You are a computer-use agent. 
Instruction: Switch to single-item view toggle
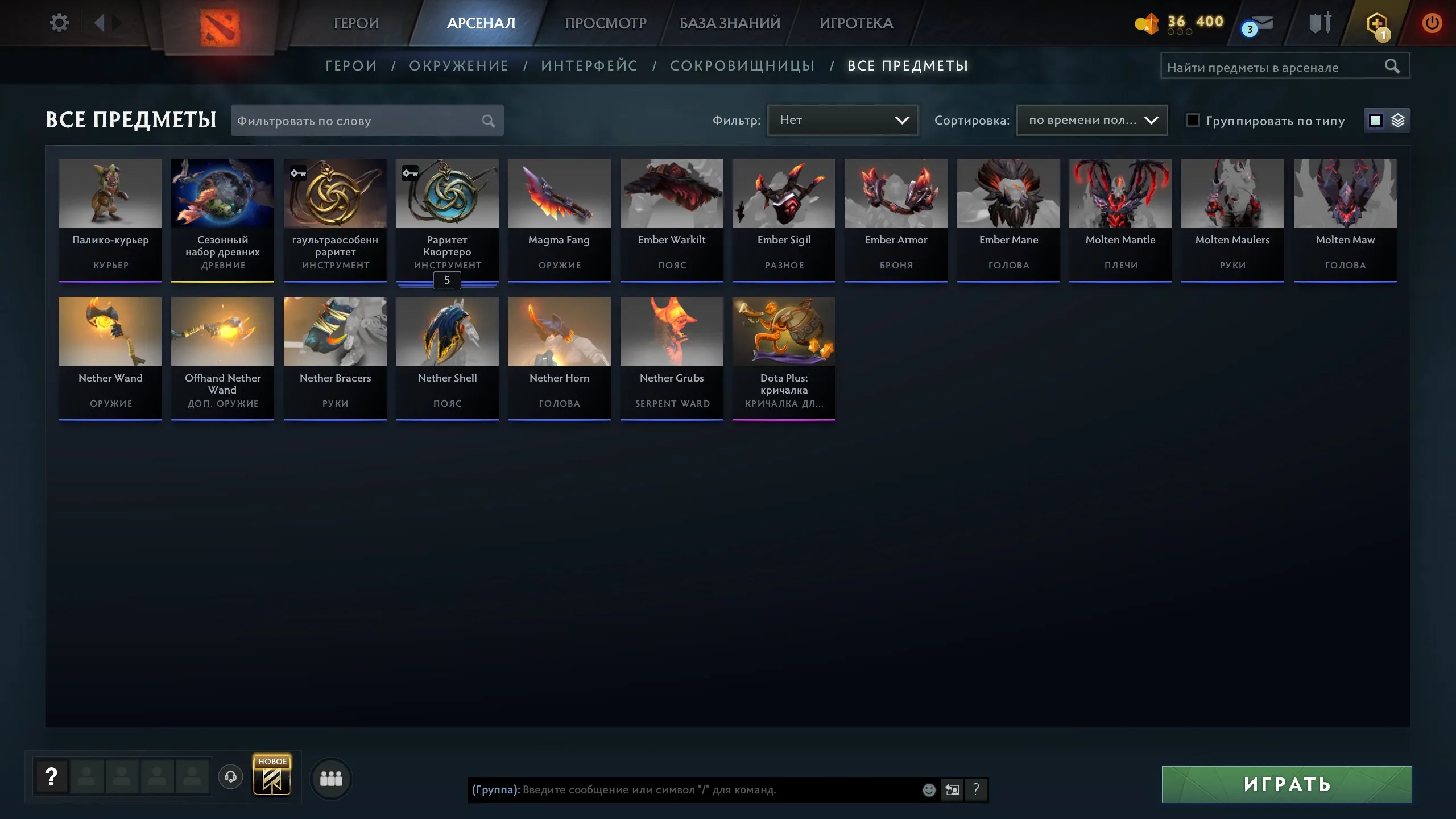[1375, 120]
